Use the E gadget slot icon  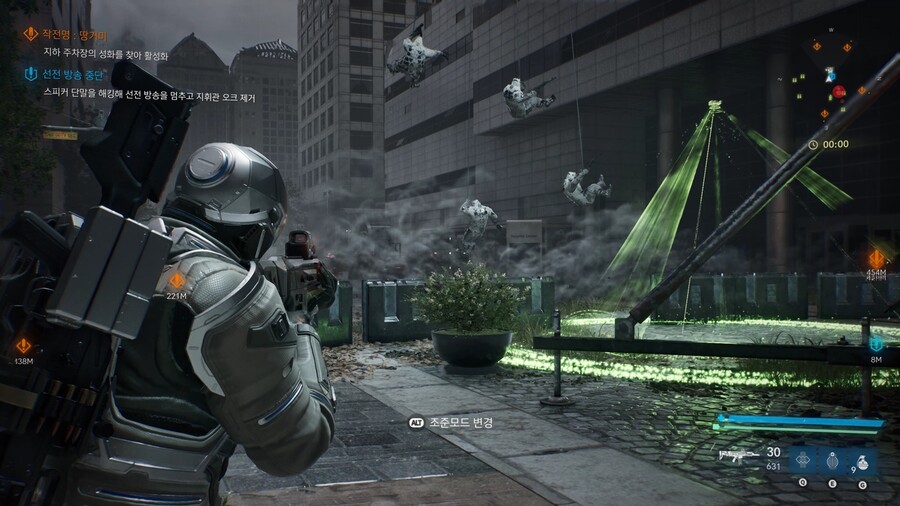(831, 461)
